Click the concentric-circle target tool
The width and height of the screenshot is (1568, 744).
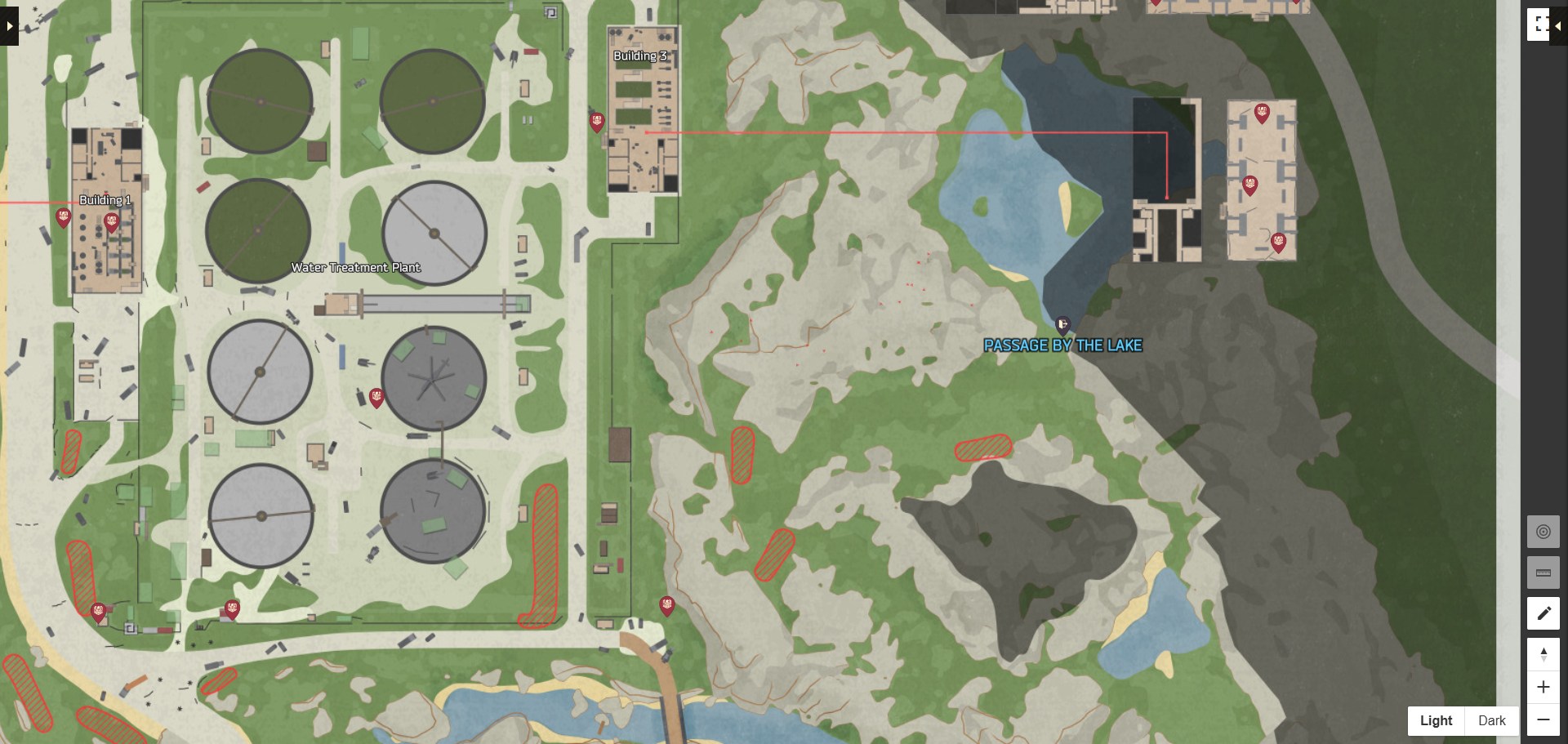[1543, 532]
